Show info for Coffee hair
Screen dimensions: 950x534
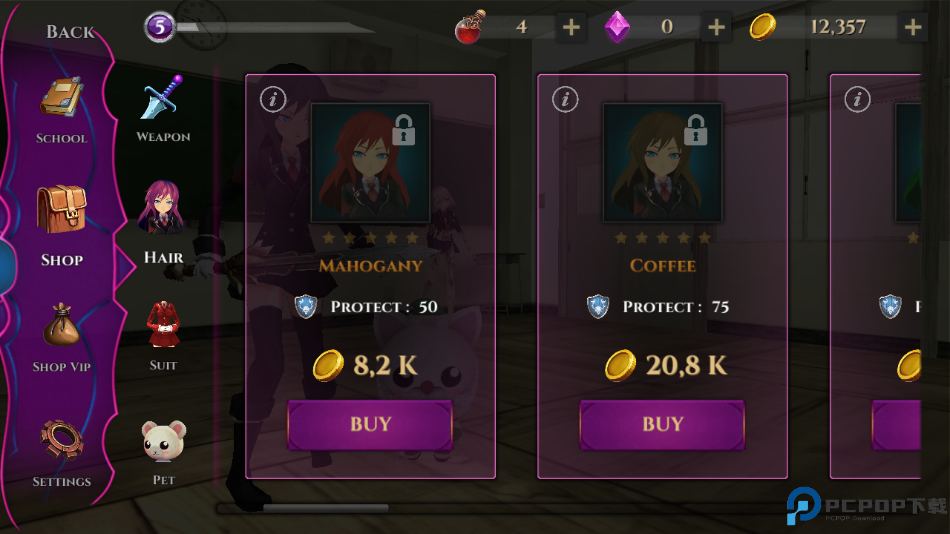click(565, 99)
